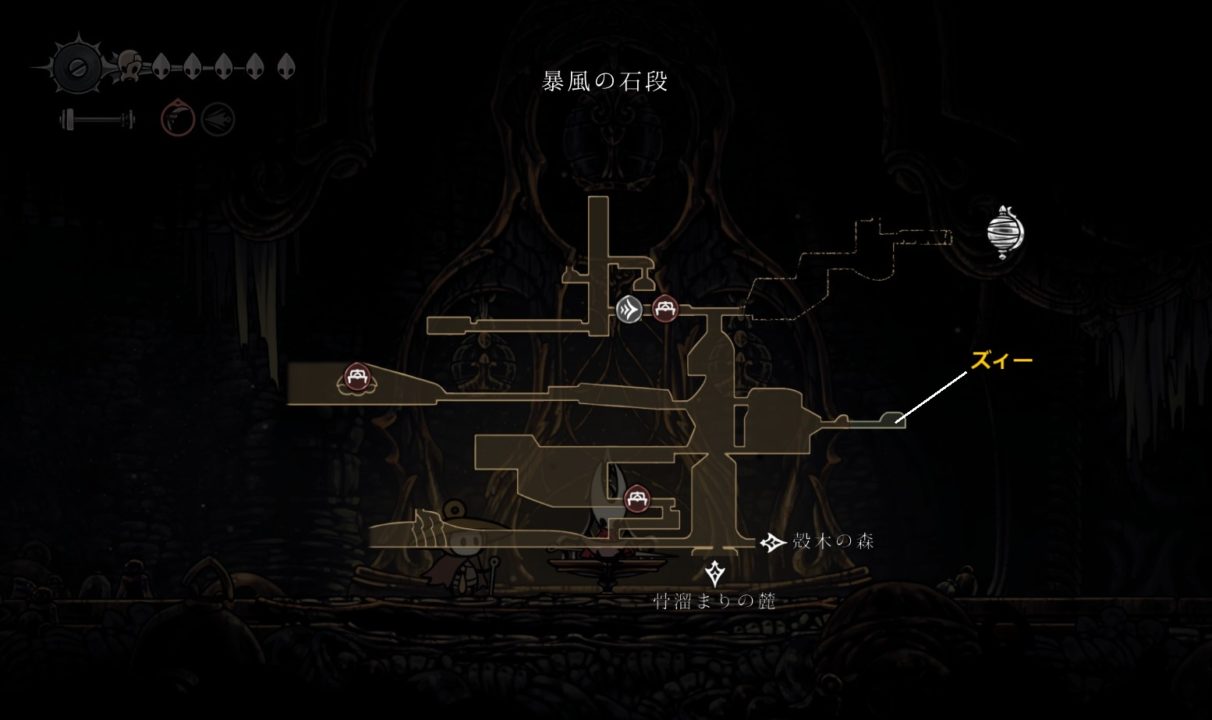Click the white striped cocoon map icon
Viewport: 1212px width, 720px height.
click(1005, 232)
